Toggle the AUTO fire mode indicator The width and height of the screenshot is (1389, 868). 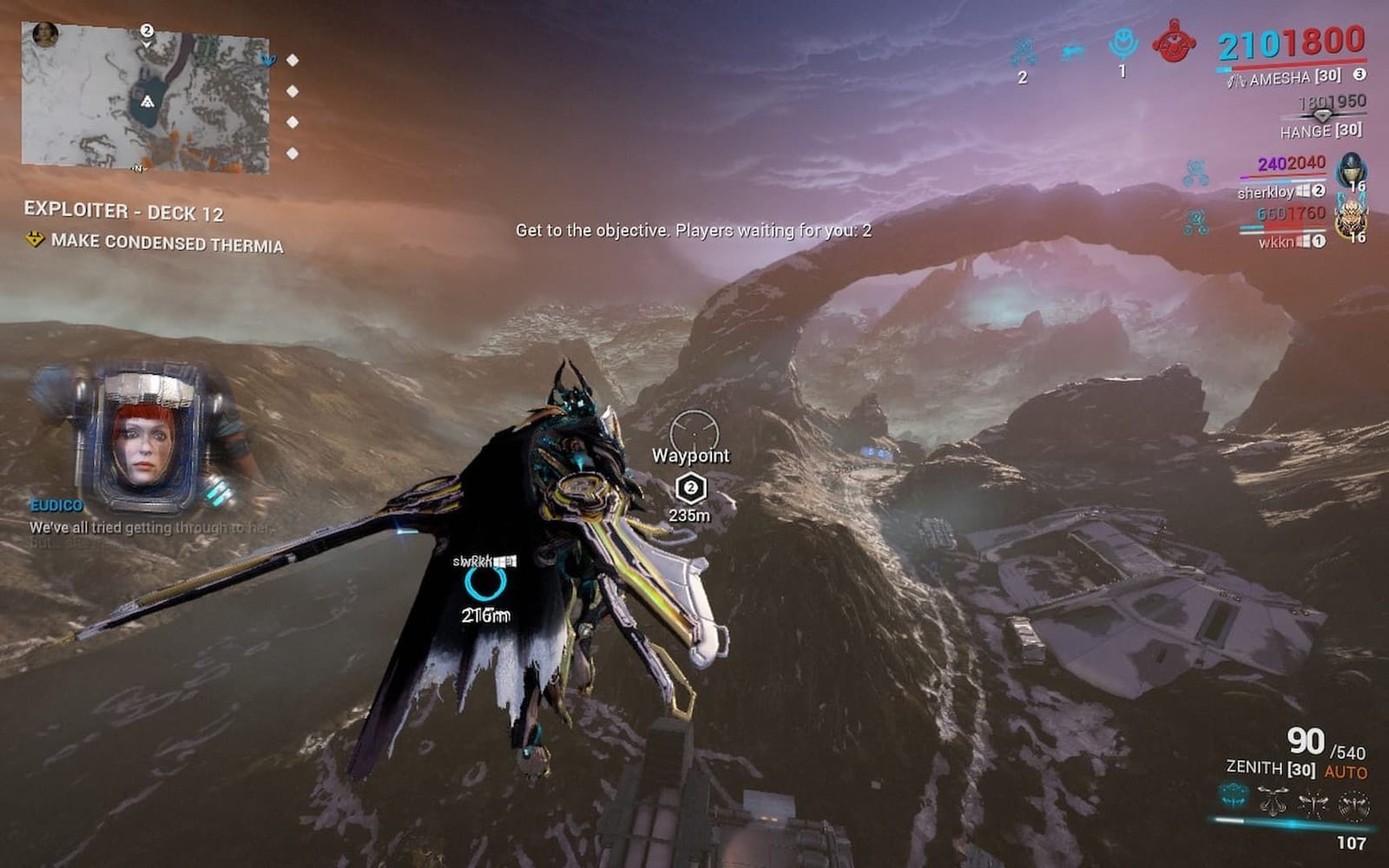pos(1345,771)
